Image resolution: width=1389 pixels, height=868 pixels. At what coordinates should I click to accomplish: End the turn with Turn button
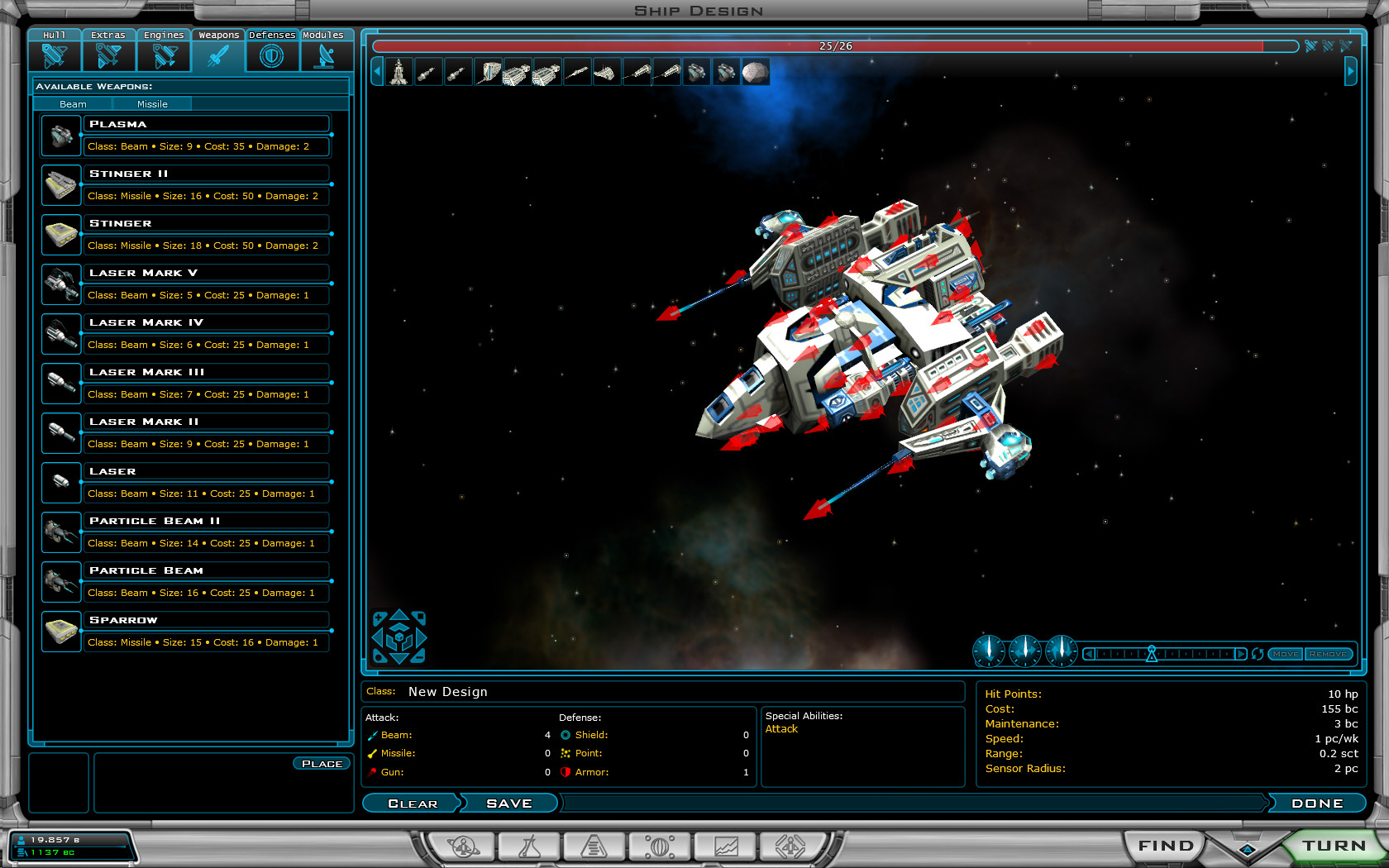[1334, 846]
